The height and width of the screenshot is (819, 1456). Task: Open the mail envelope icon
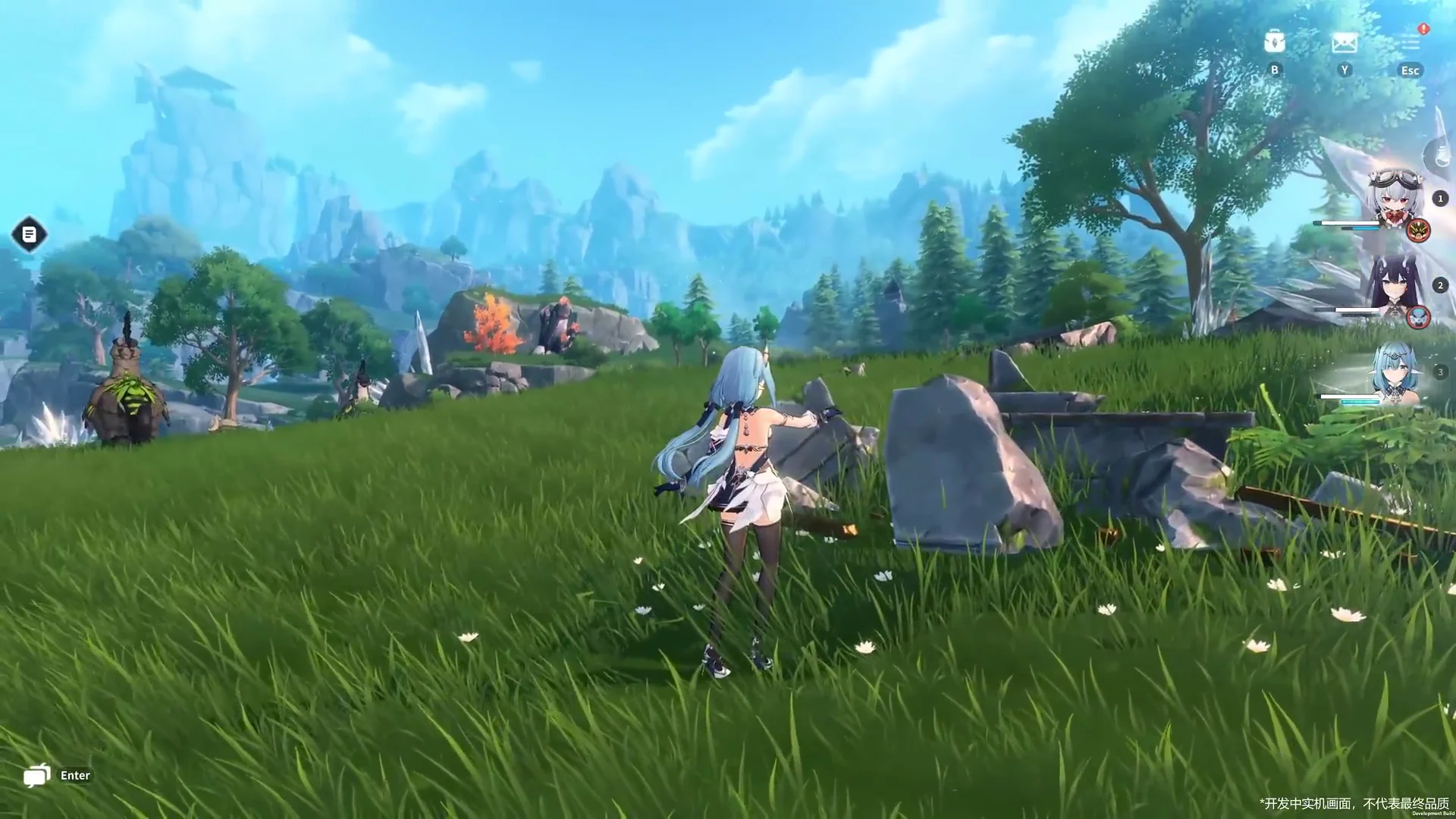click(x=1344, y=43)
